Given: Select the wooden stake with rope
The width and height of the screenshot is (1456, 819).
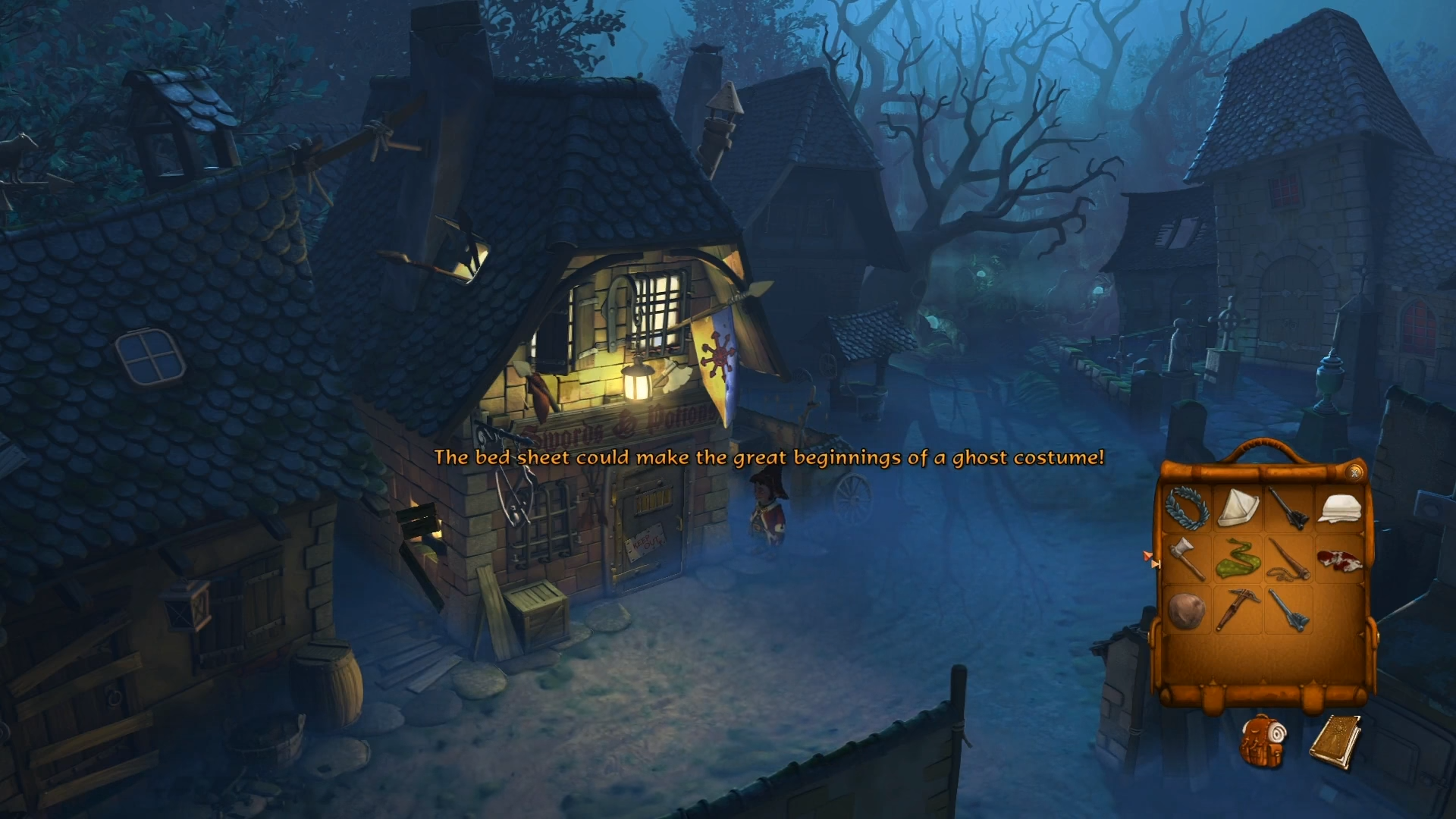Looking at the screenshot, I should click(x=1289, y=558).
